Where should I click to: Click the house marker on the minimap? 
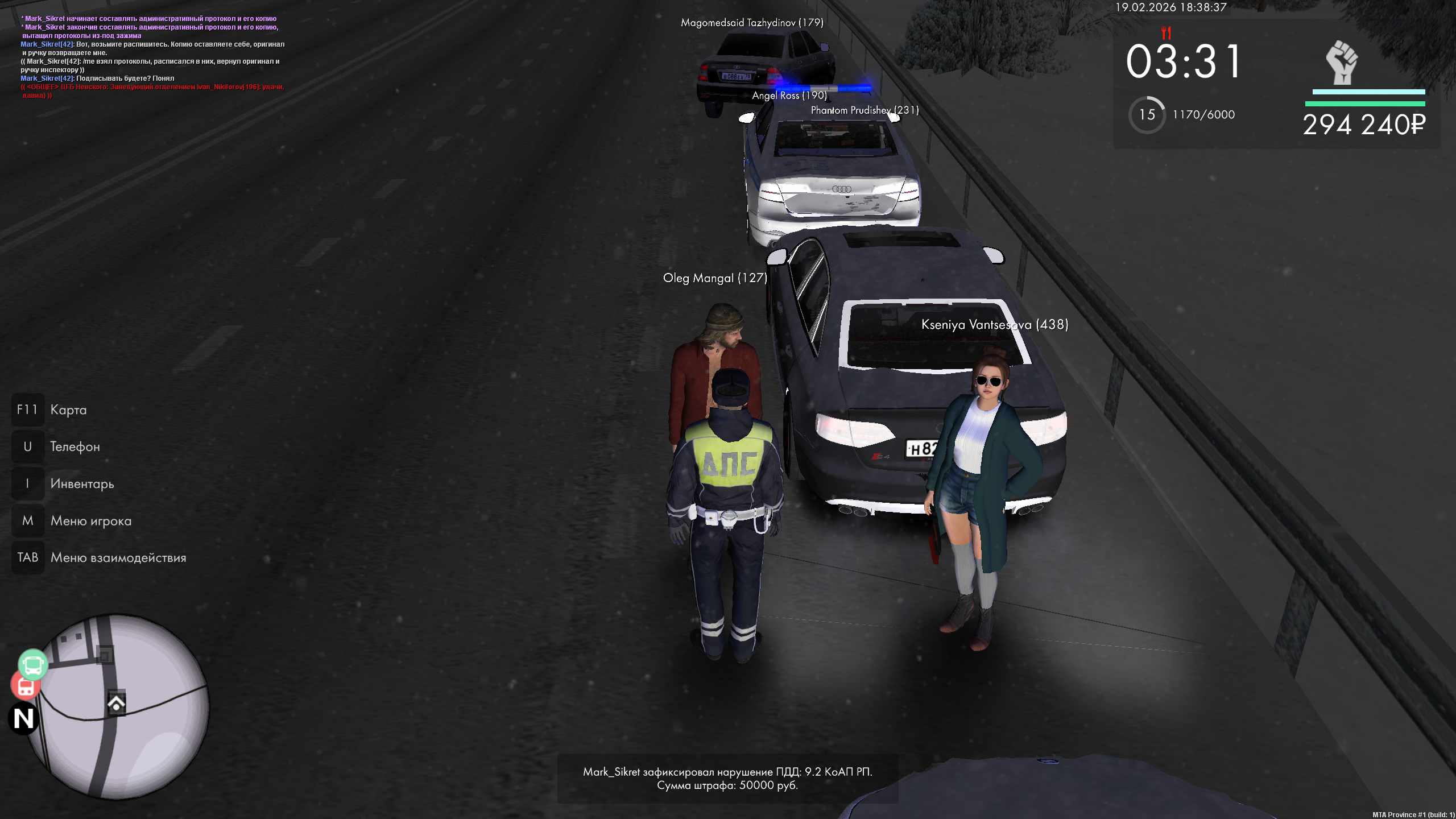[x=117, y=704]
